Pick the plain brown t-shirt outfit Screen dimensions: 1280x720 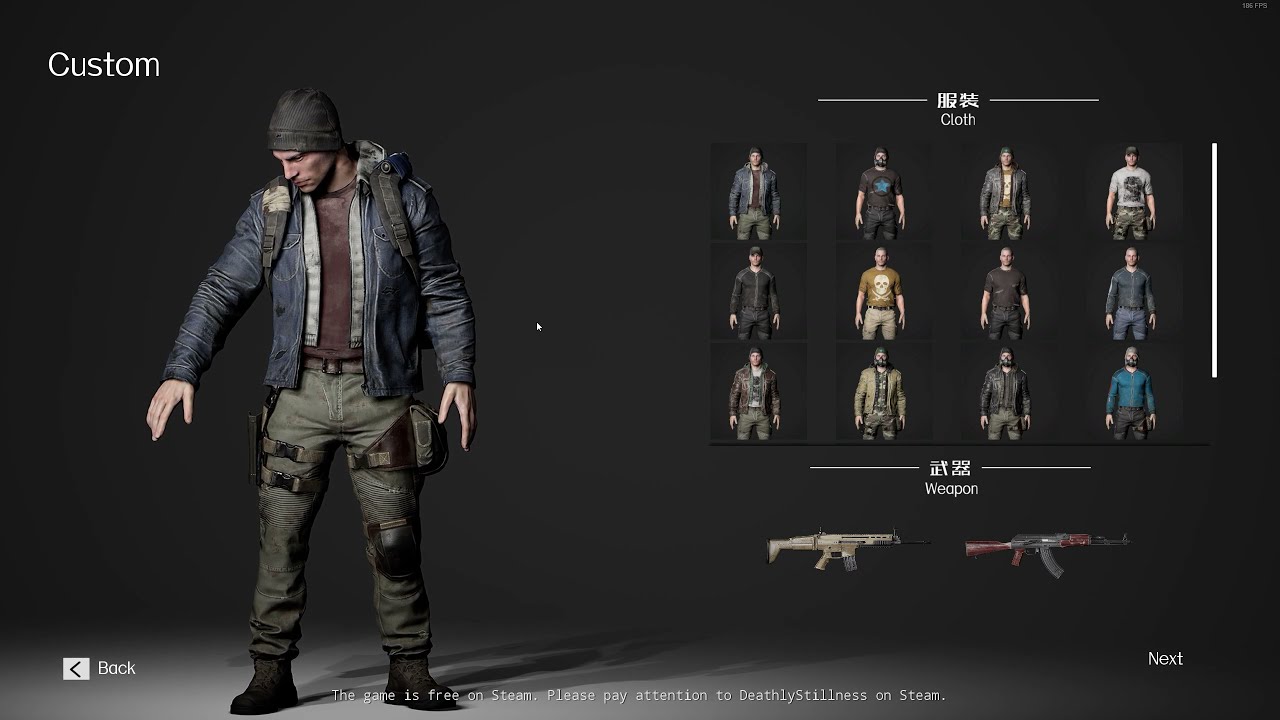pos(1008,290)
